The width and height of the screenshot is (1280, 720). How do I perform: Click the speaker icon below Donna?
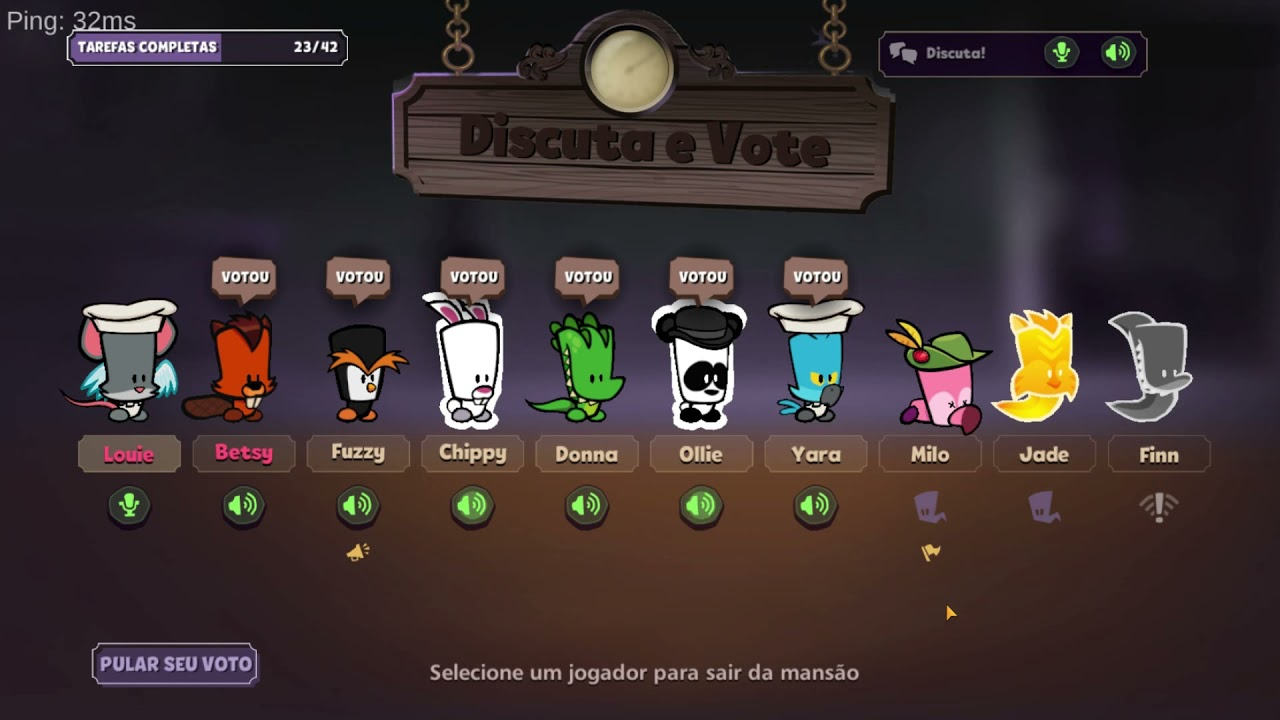pos(586,506)
